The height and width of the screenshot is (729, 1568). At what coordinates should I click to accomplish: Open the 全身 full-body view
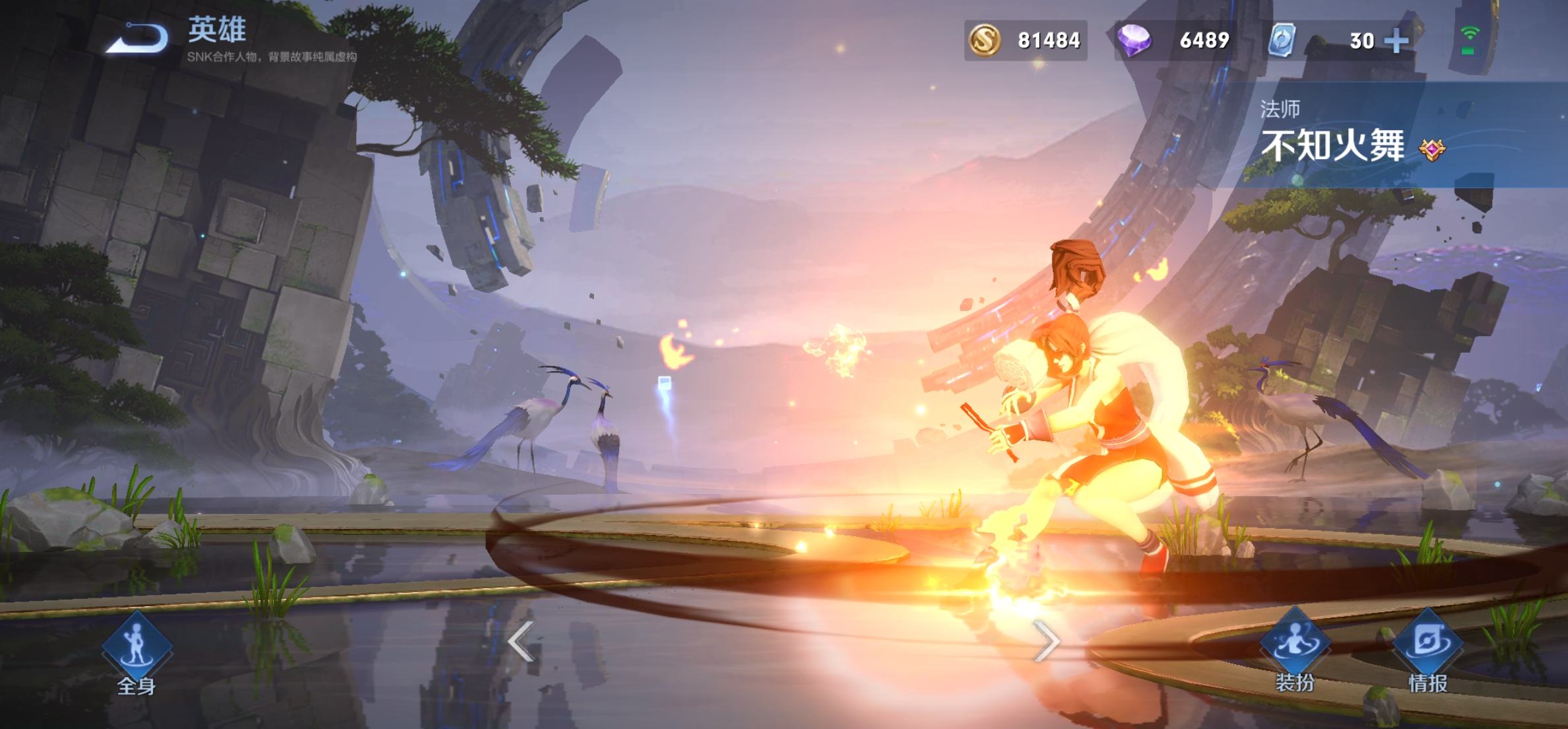137,652
